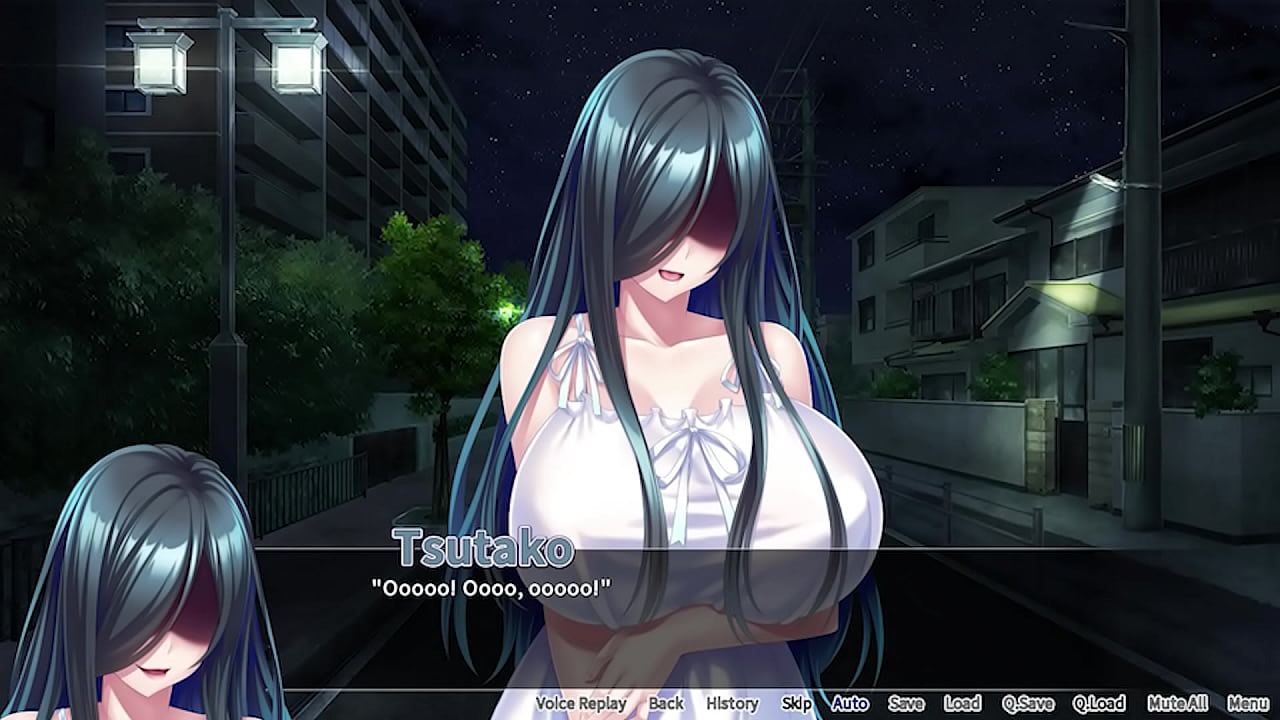This screenshot has height=720, width=1280.
Task: Toggle the Mute All audio option
Action: coord(1177,703)
